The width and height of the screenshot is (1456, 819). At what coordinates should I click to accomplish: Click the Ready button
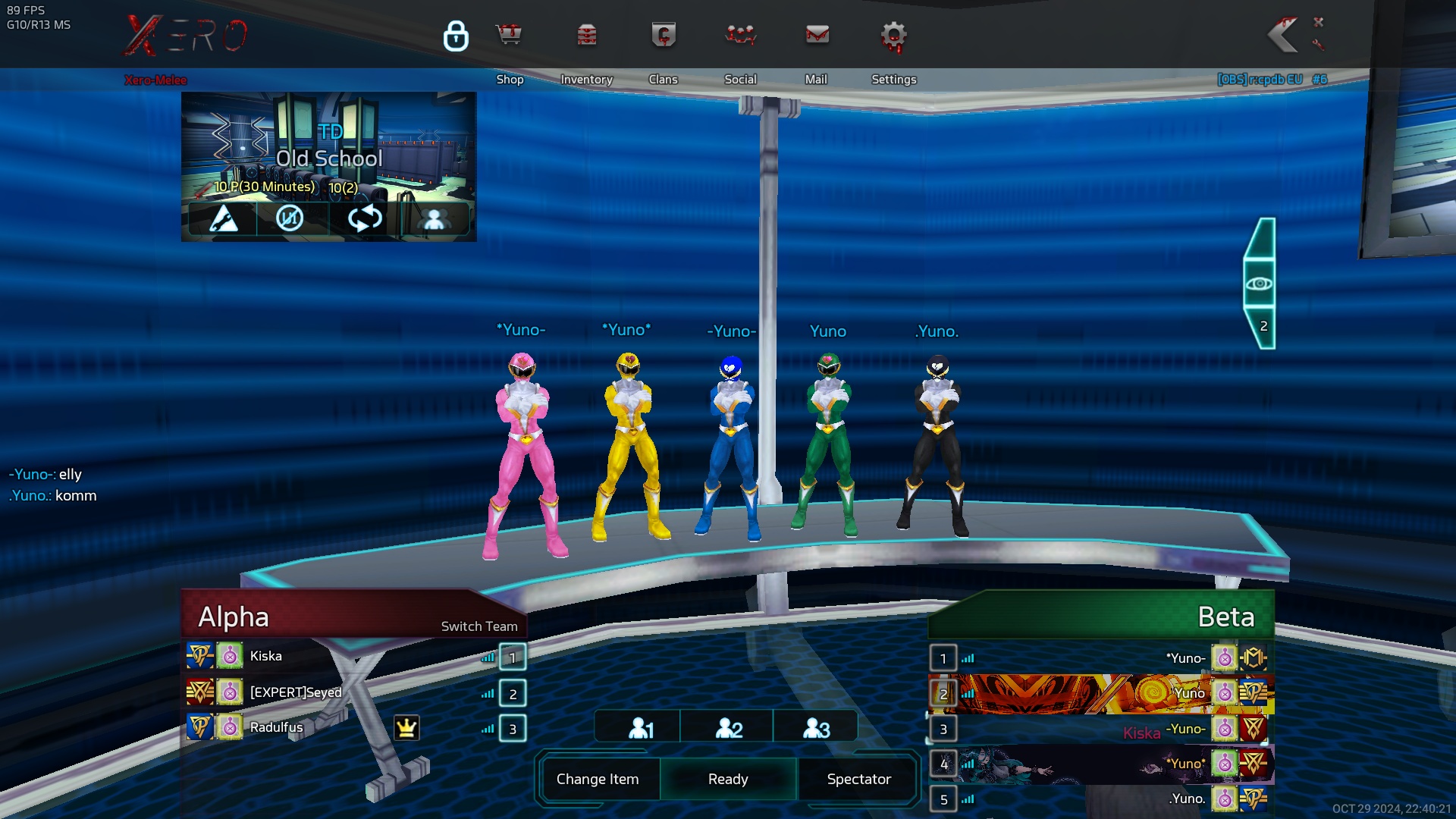pos(728,779)
